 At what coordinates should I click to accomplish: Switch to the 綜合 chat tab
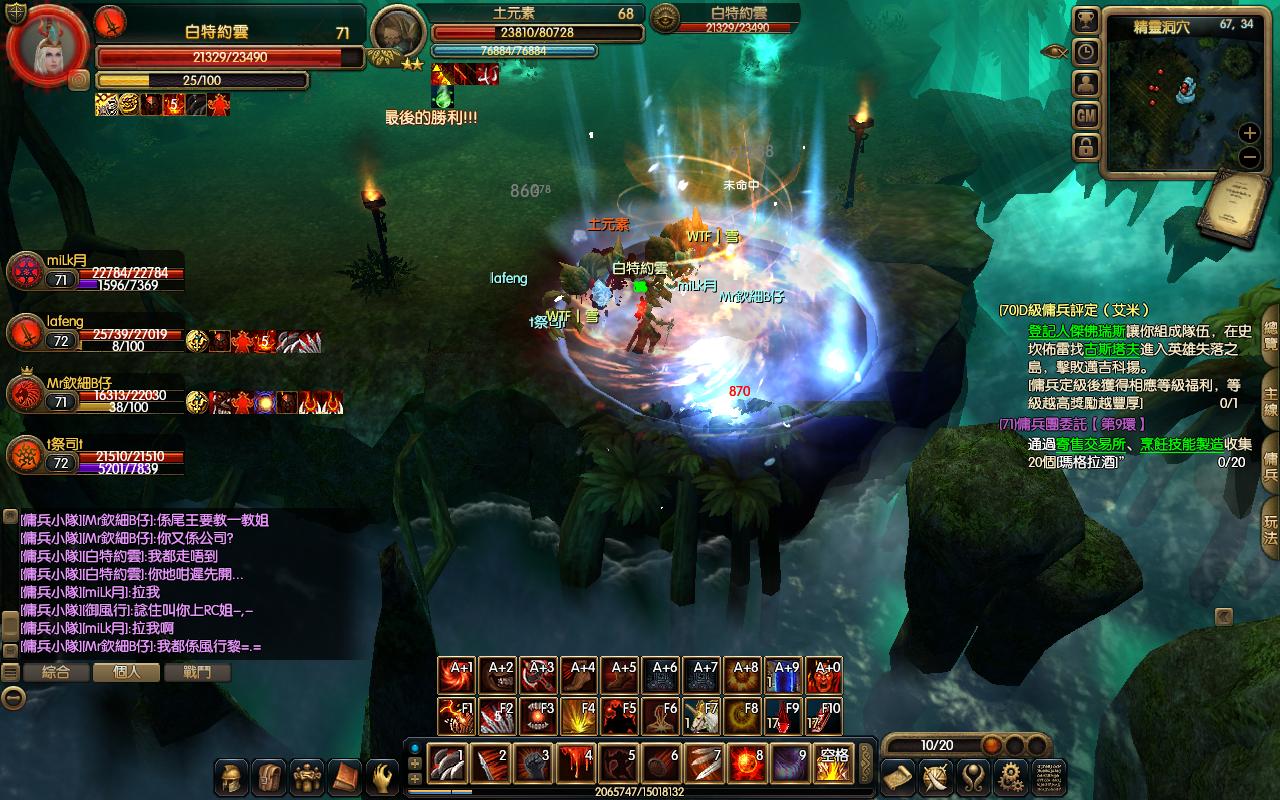(x=56, y=673)
